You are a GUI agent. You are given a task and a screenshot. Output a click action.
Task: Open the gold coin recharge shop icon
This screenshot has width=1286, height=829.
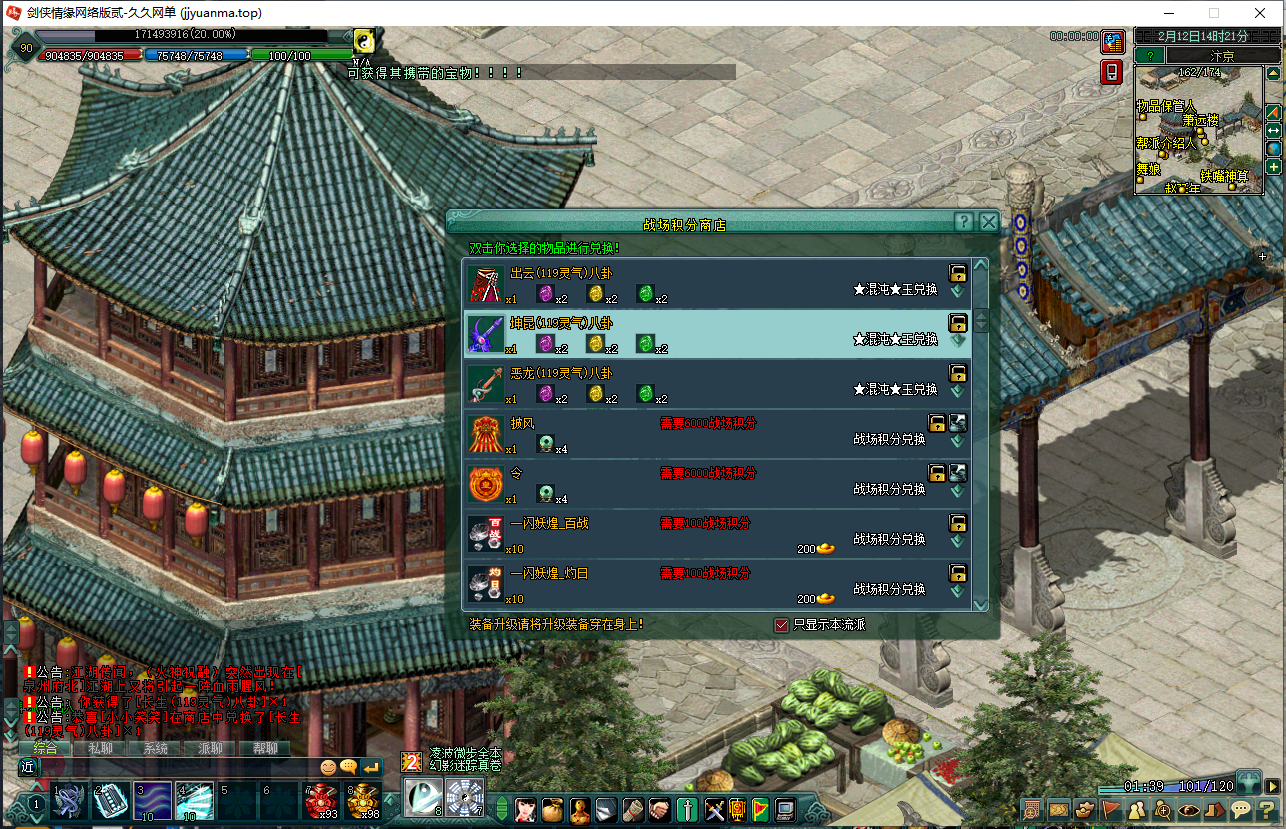pyautogui.click(x=1112, y=42)
